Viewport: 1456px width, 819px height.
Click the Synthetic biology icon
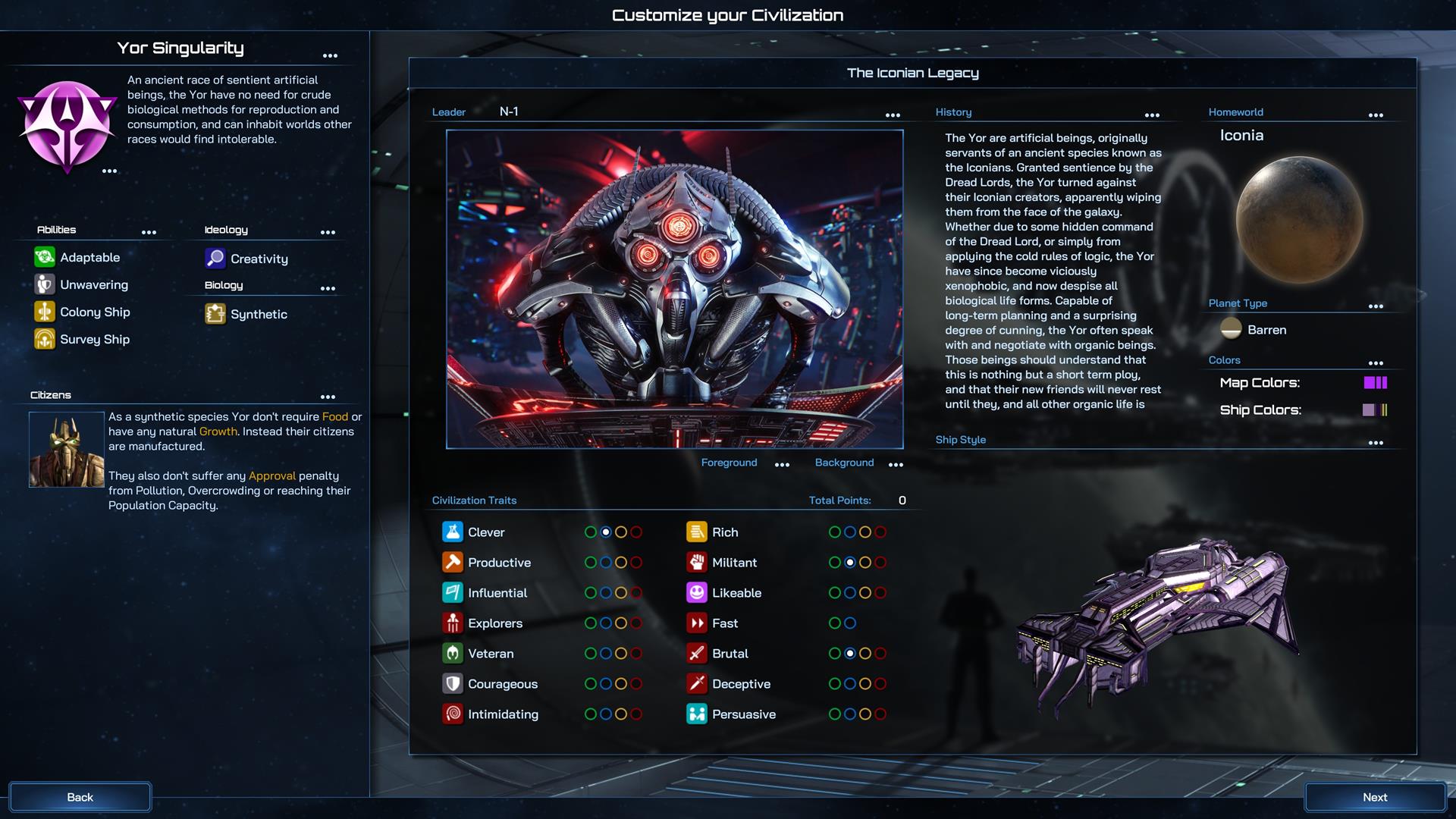click(x=215, y=313)
